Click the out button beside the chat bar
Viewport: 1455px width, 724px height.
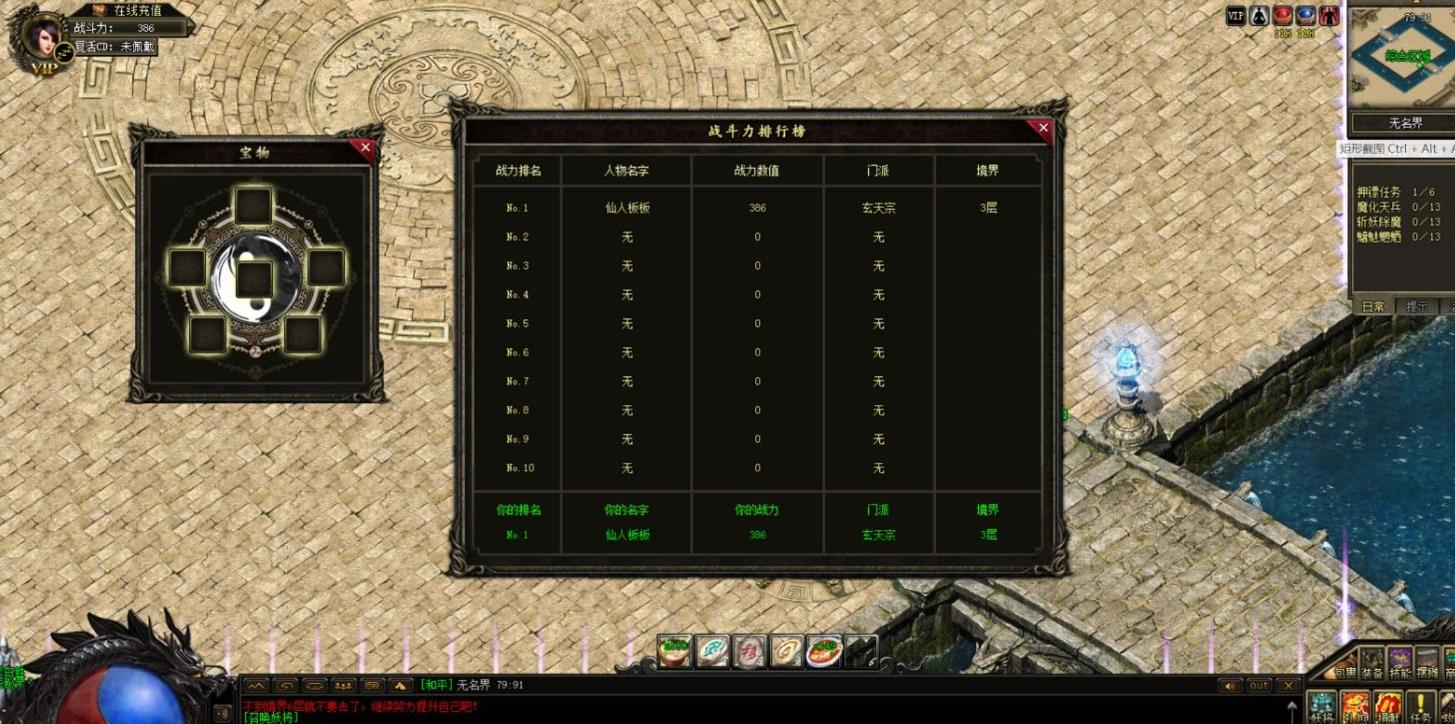coord(1260,685)
